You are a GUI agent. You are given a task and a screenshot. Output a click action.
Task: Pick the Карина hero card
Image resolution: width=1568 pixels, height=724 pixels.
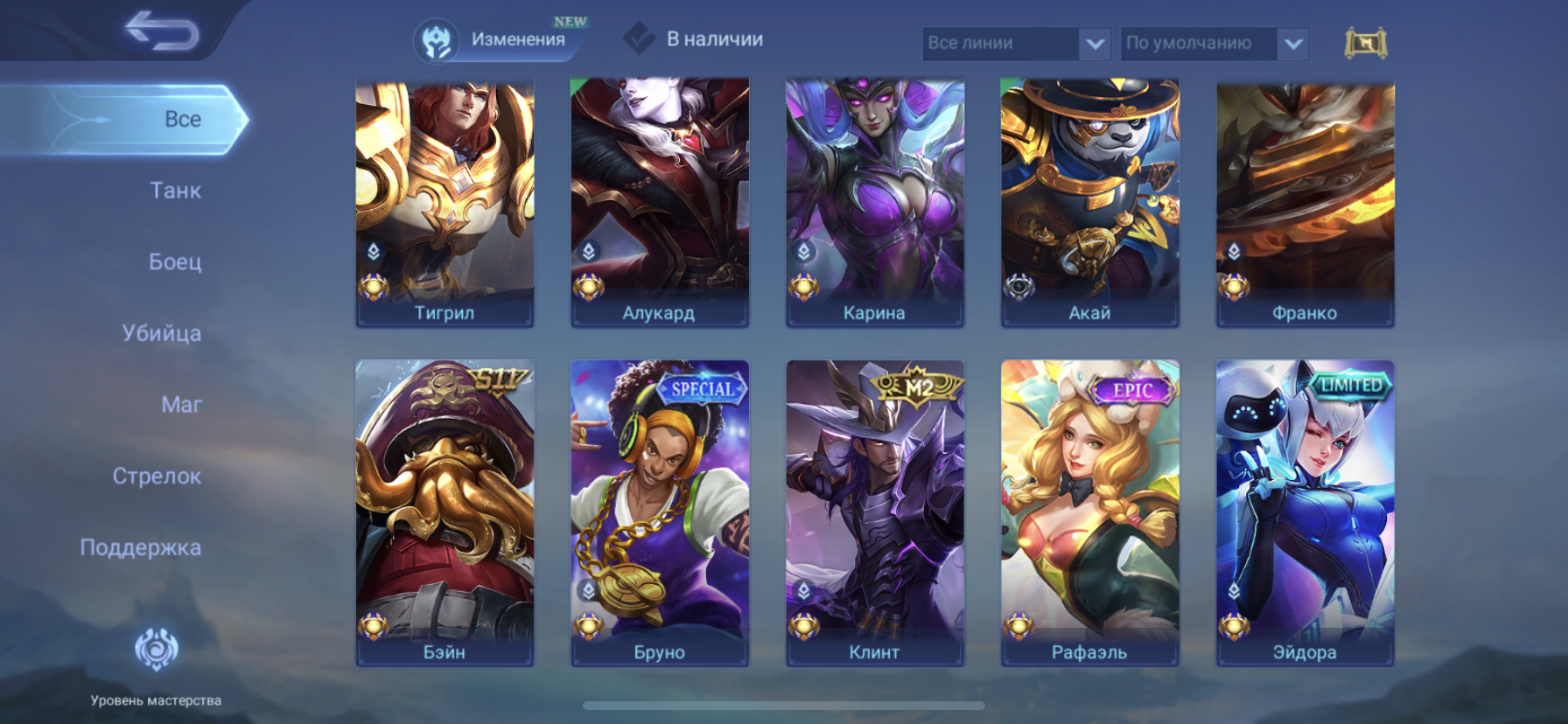(x=875, y=203)
